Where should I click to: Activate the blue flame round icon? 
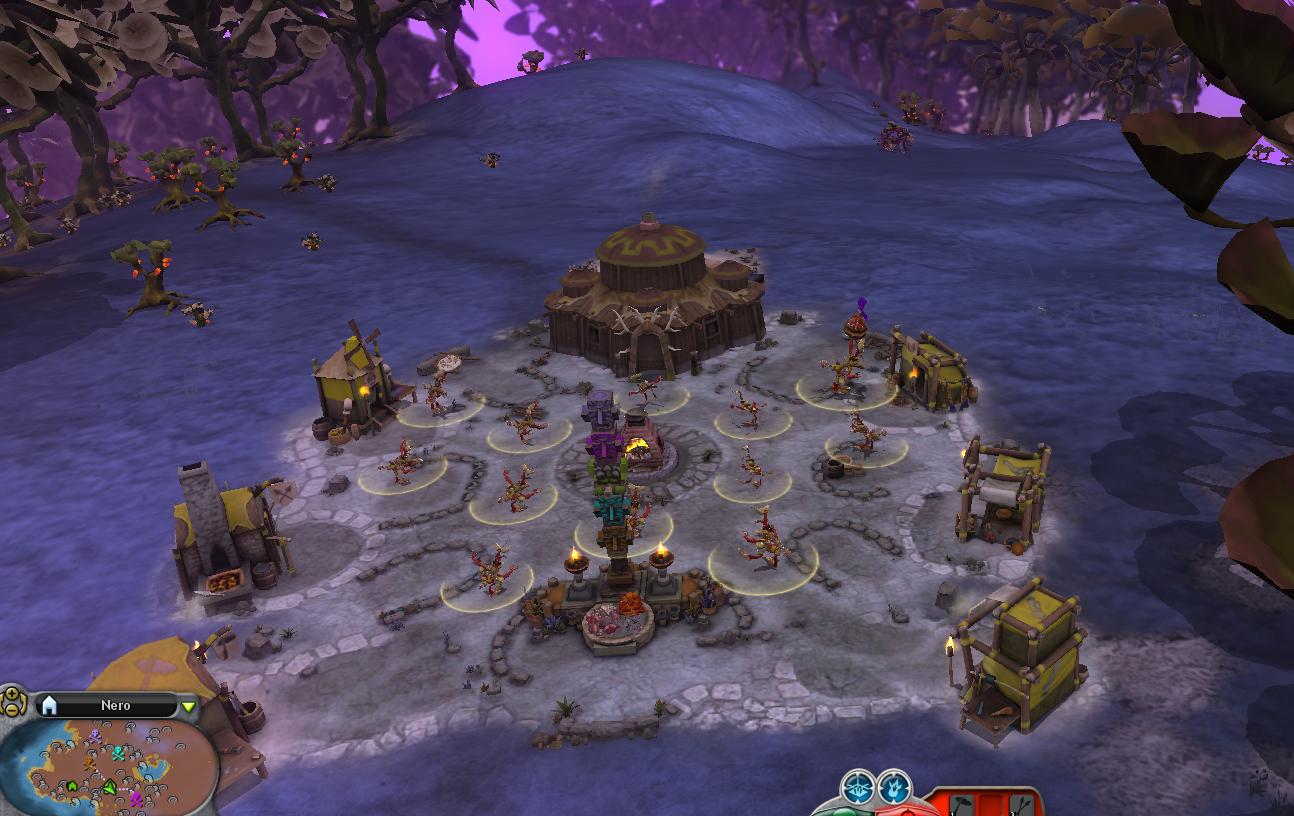click(894, 787)
